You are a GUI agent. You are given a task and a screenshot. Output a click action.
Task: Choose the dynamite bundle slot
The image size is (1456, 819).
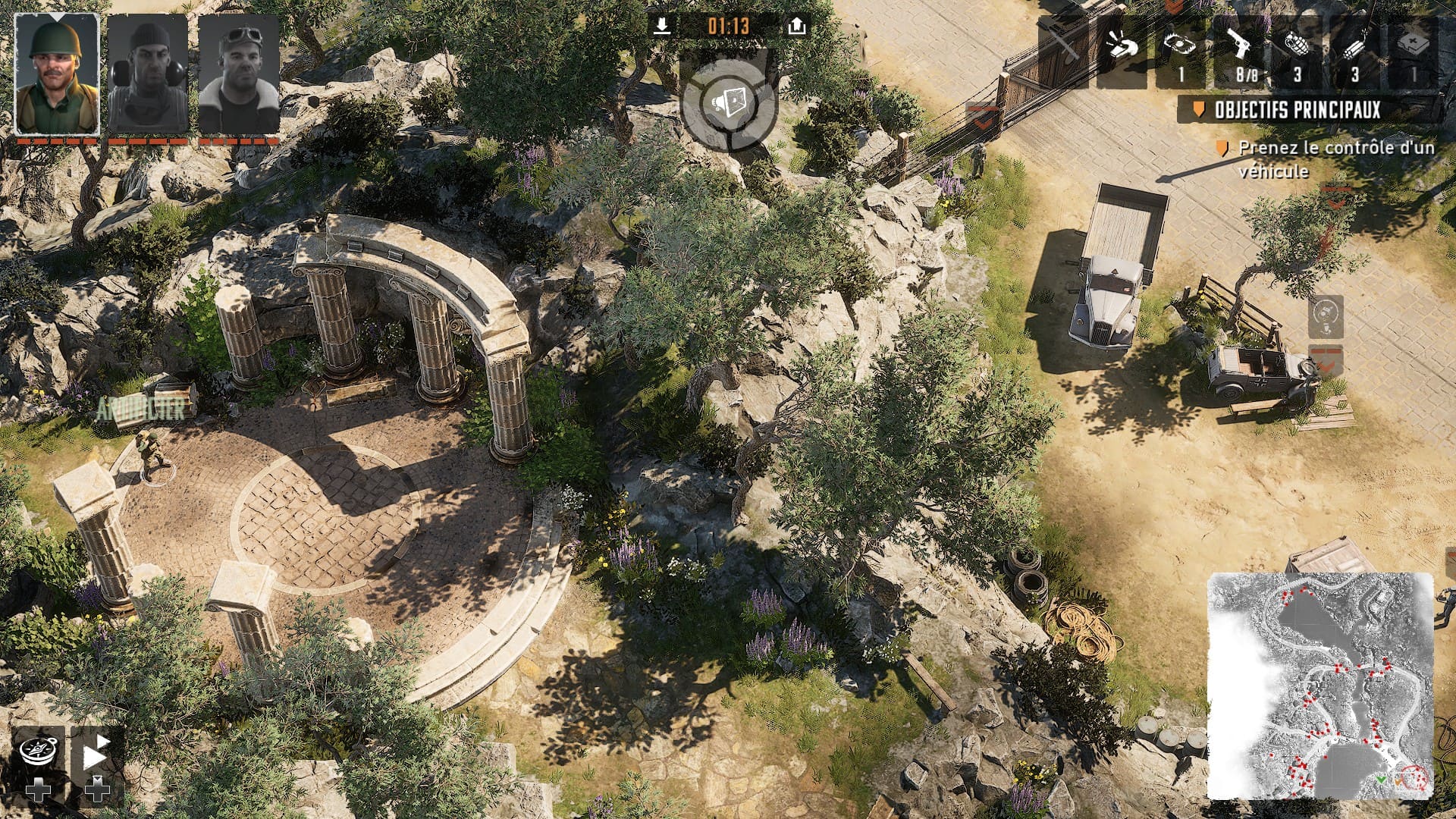pos(1355,49)
